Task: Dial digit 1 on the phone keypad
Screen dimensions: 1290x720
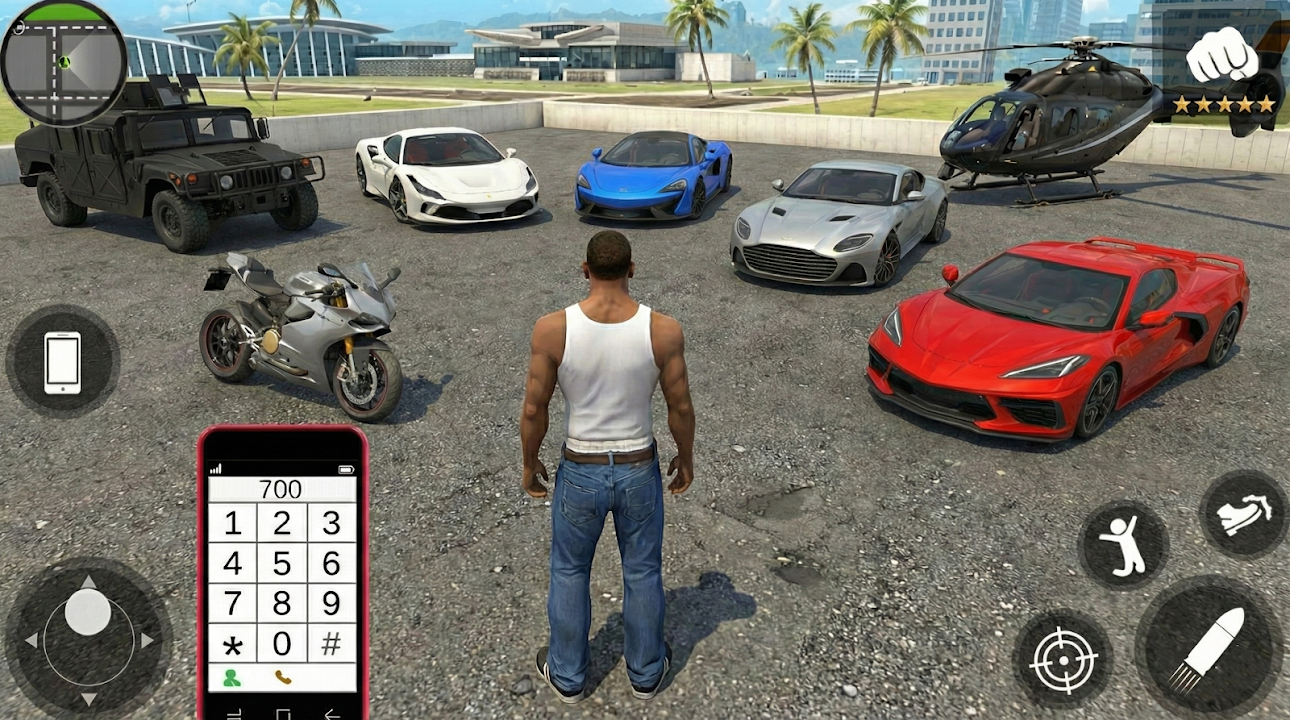Action: pos(232,523)
